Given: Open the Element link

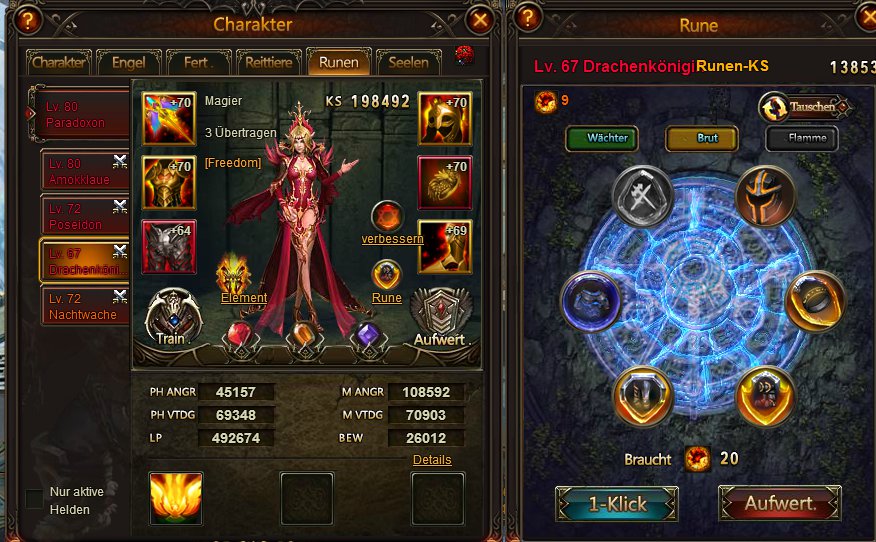Looking at the screenshot, I should [x=244, y=298].
